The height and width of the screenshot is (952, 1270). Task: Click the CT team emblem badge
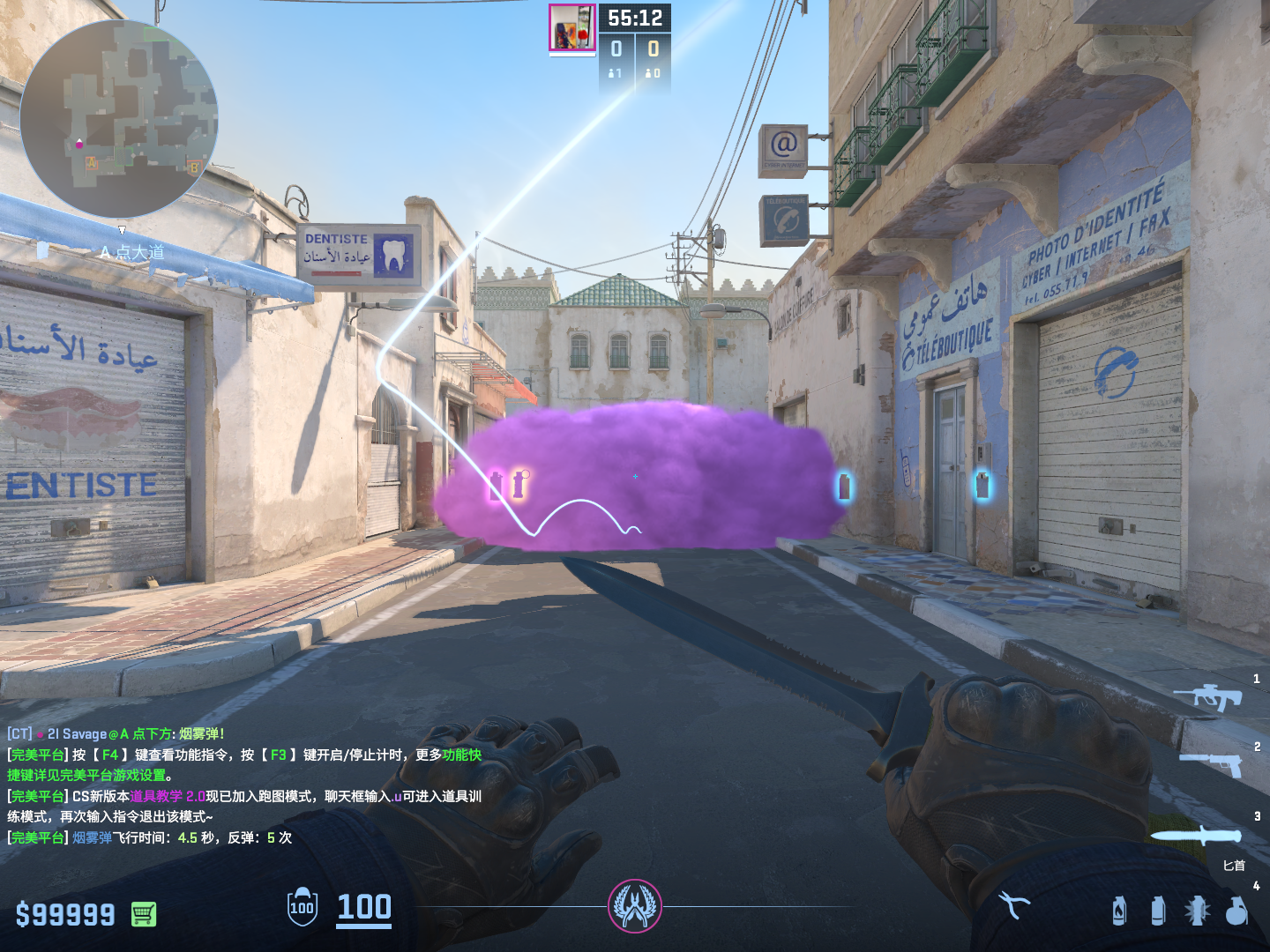pyautogui.click(x=634, y=906)
